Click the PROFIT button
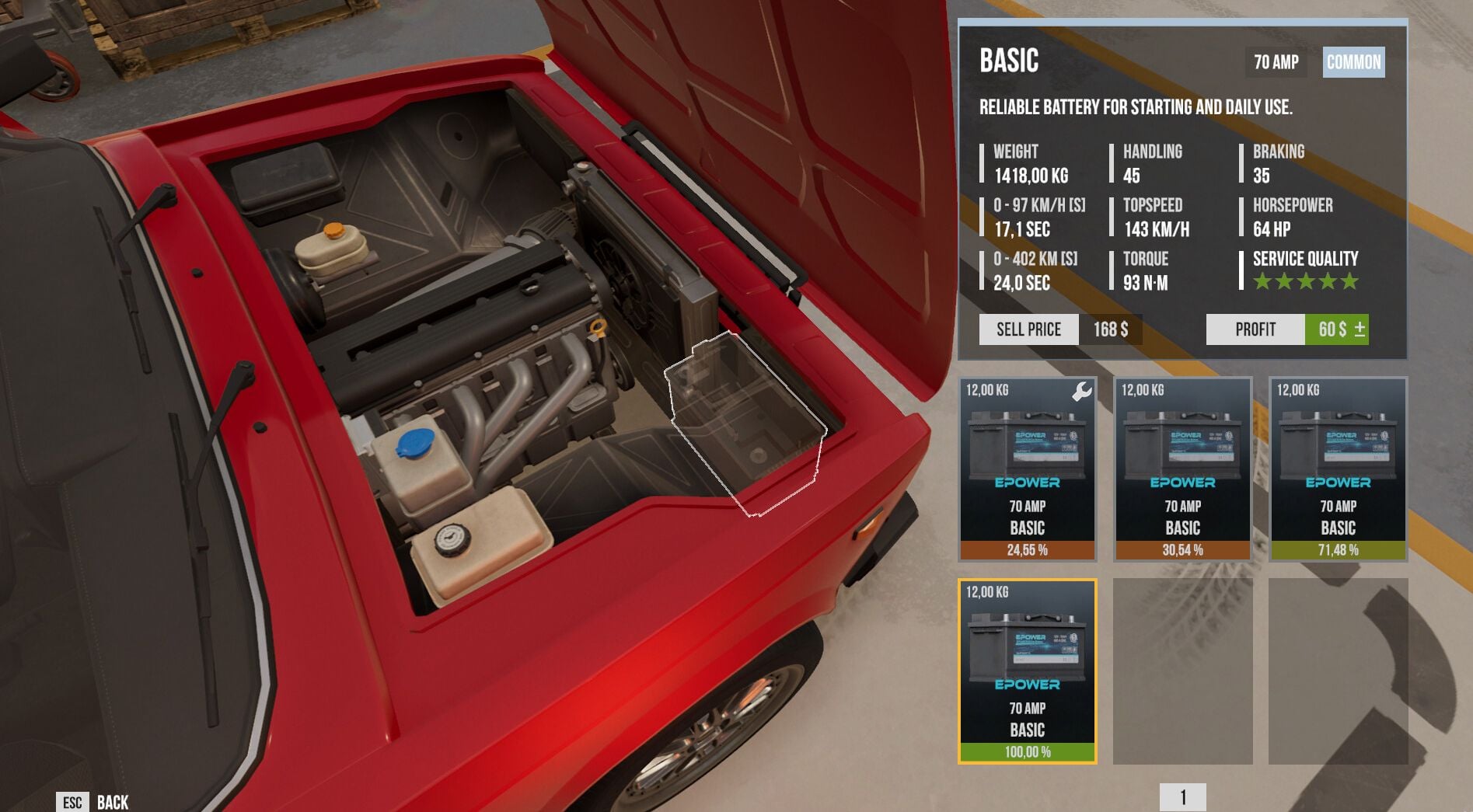Image resolution: width=1473 pixels, height=812 pixels. pos(1253,329)
